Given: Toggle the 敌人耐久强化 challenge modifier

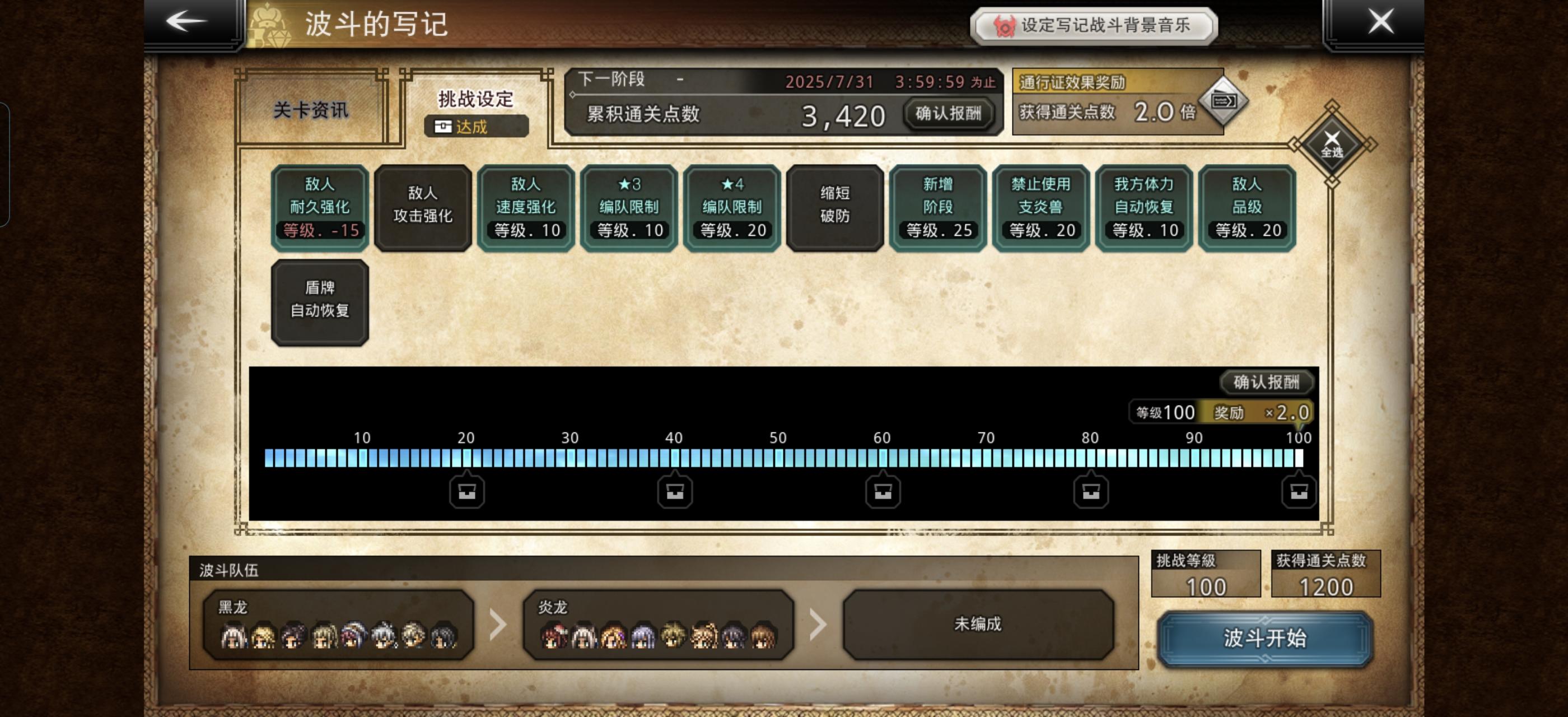Looking at the screenshot, I should tap(319, 207).
